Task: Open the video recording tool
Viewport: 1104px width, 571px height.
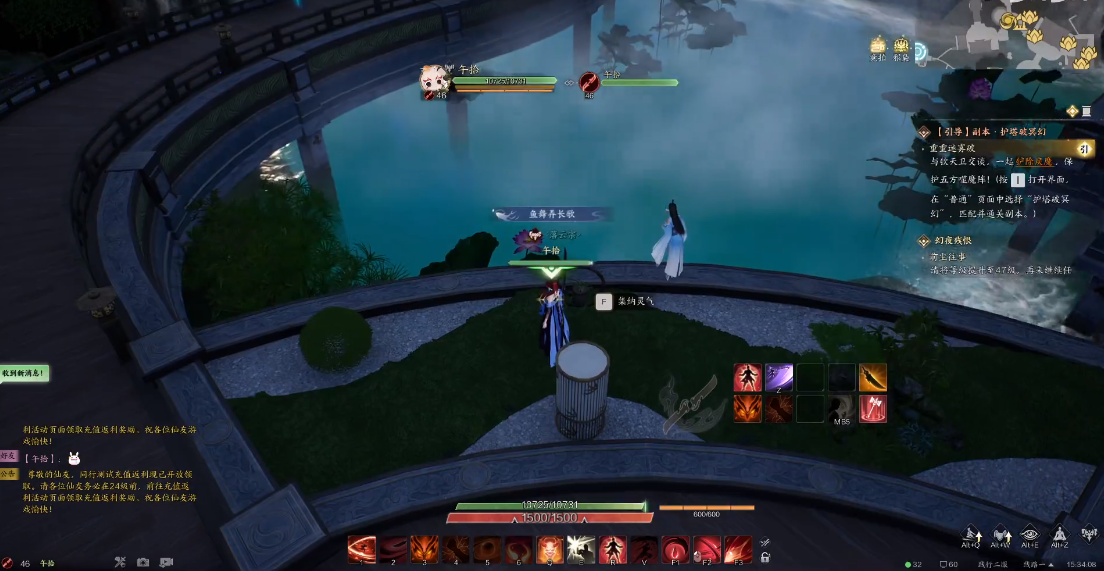Action: click(x=166, y=562)
